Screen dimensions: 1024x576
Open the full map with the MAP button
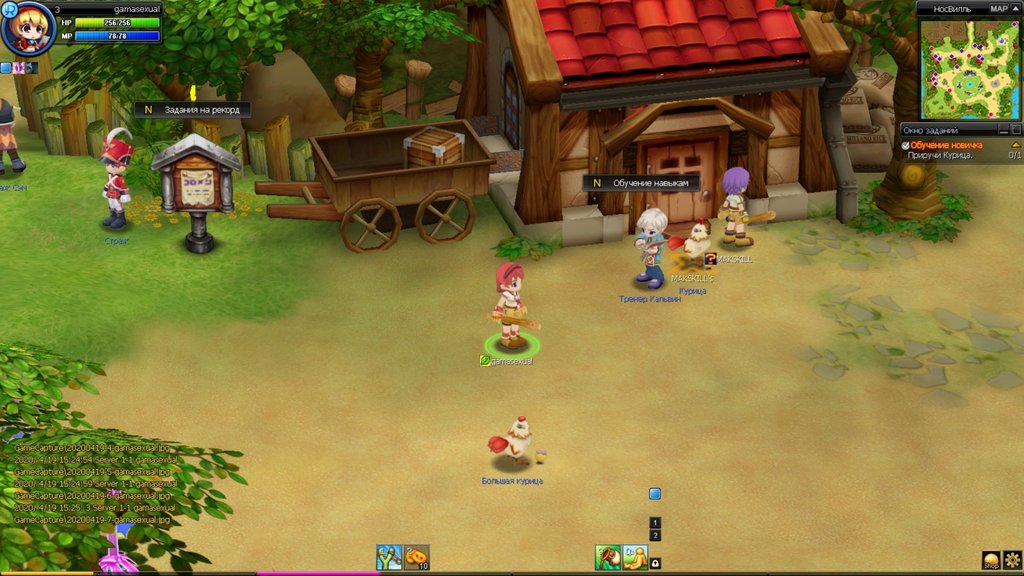(x=998, y=8)
